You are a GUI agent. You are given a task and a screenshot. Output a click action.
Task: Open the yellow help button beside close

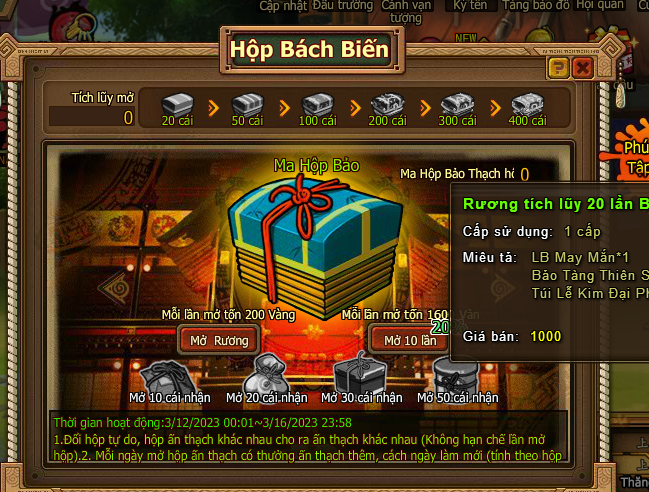(559, 68)
